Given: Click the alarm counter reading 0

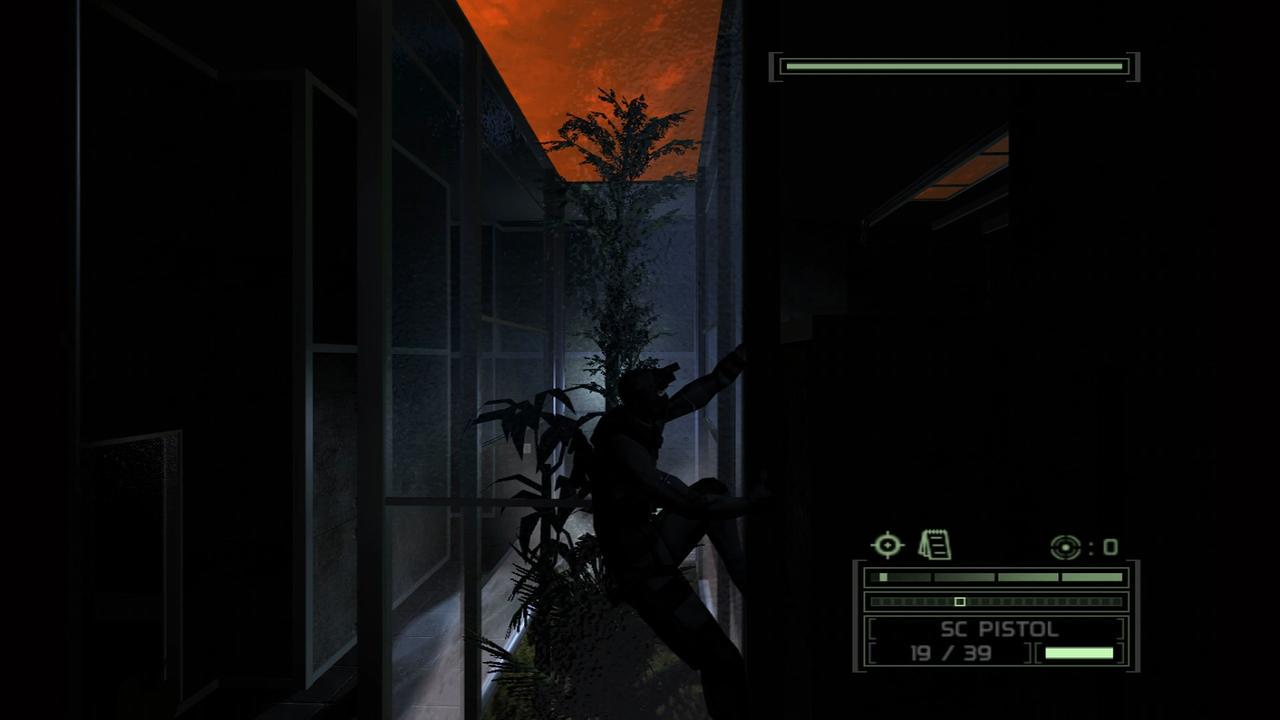Looking at the screenshot, I should click(1110, 546).
